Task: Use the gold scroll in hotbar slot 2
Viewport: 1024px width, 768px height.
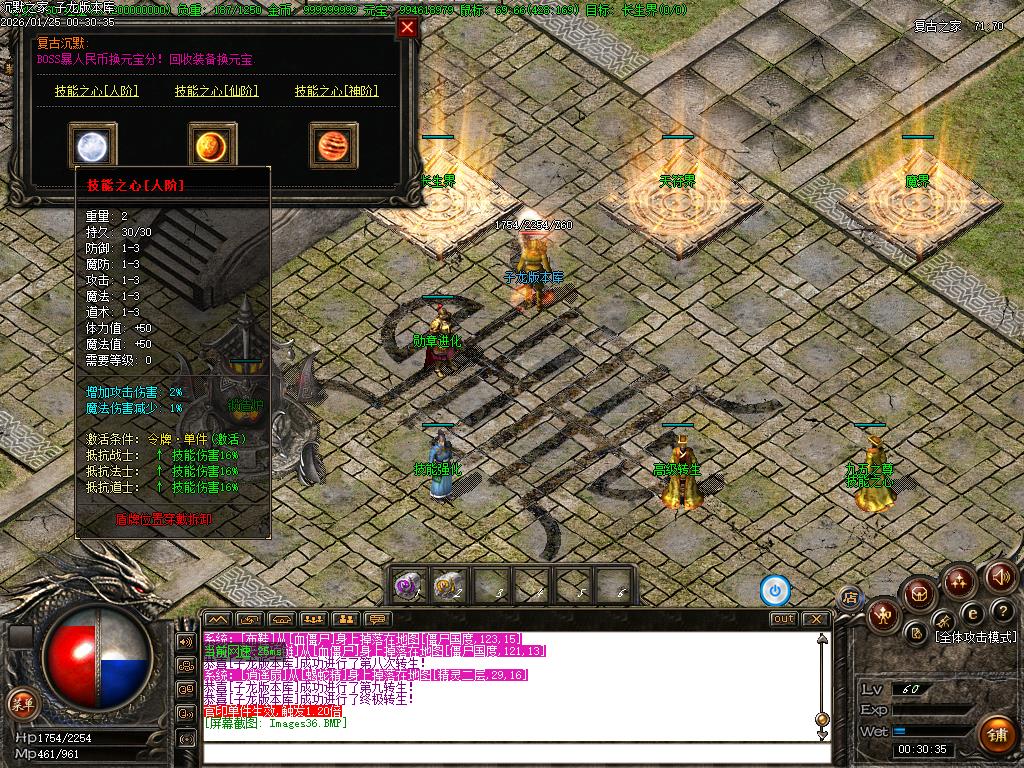Action: [x=449, y=585]
